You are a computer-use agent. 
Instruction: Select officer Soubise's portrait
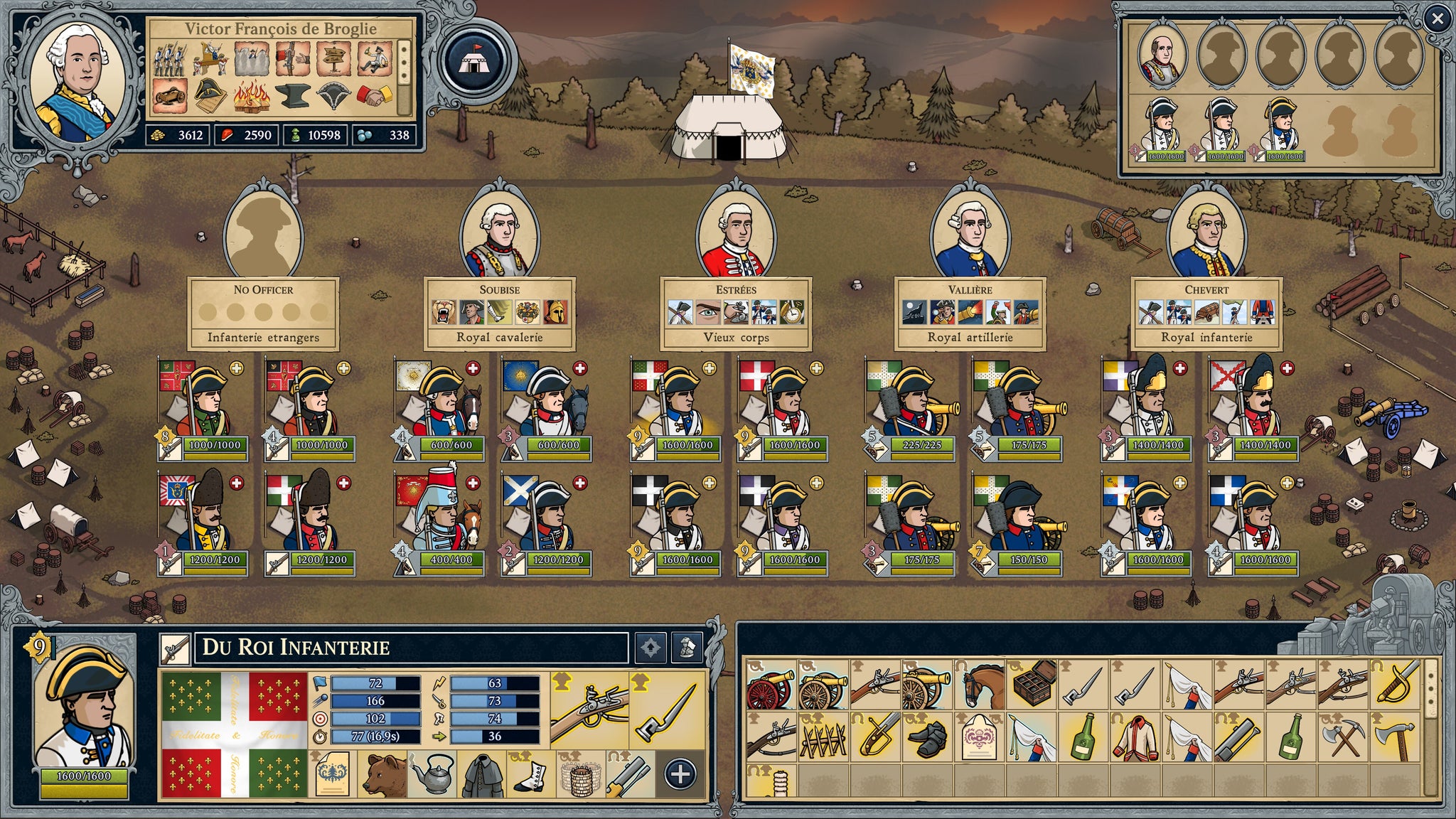(x=499, y=235)
